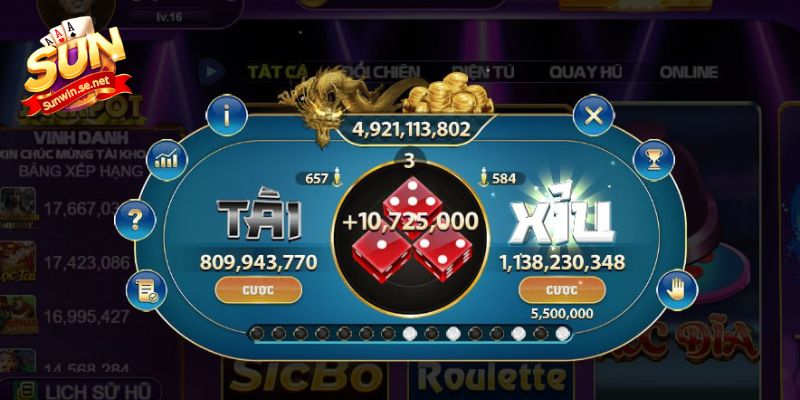Select the Tài side label
800x400 pixels.
(x=260, y=218)
